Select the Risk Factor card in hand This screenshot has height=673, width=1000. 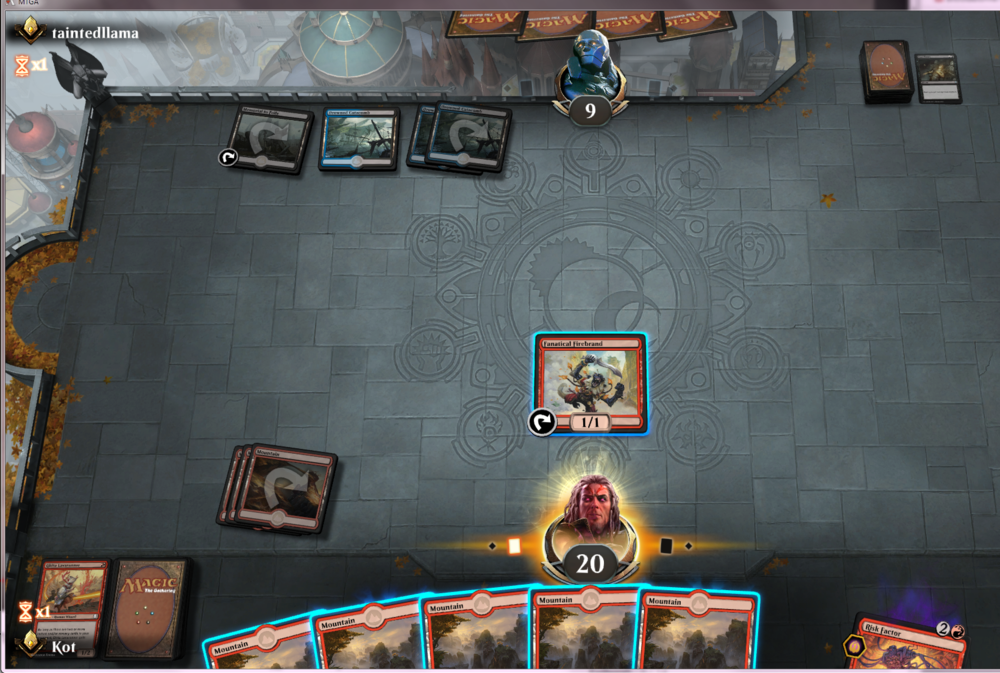click(908, 645)
